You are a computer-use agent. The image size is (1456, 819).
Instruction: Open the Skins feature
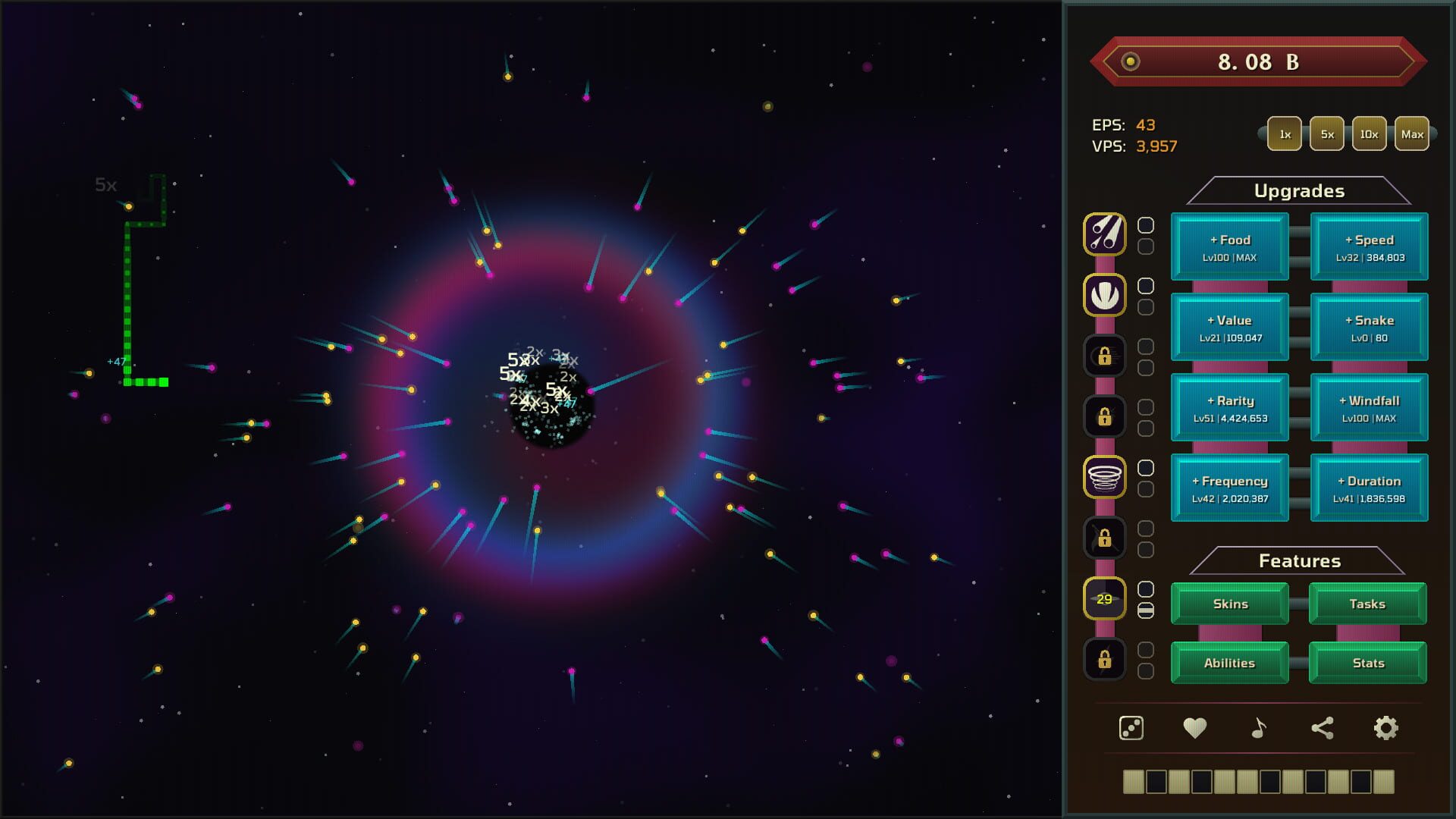1229,604
